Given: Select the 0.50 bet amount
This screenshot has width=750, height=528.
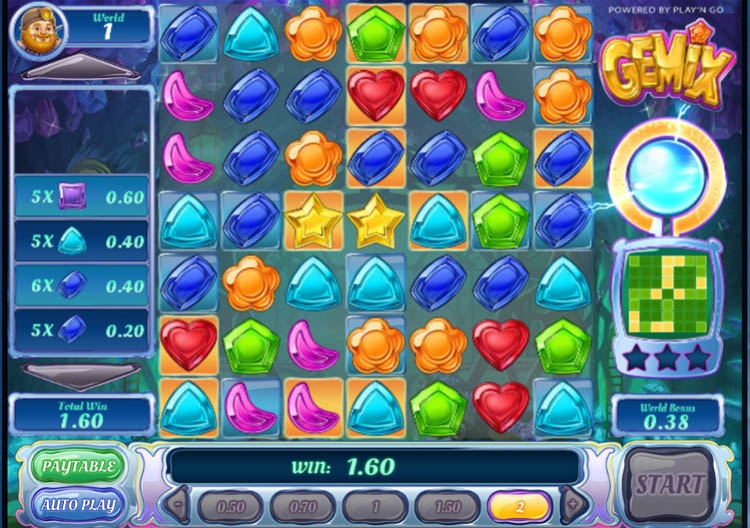Looking at the screenshot, I should [x=231, y=506].
